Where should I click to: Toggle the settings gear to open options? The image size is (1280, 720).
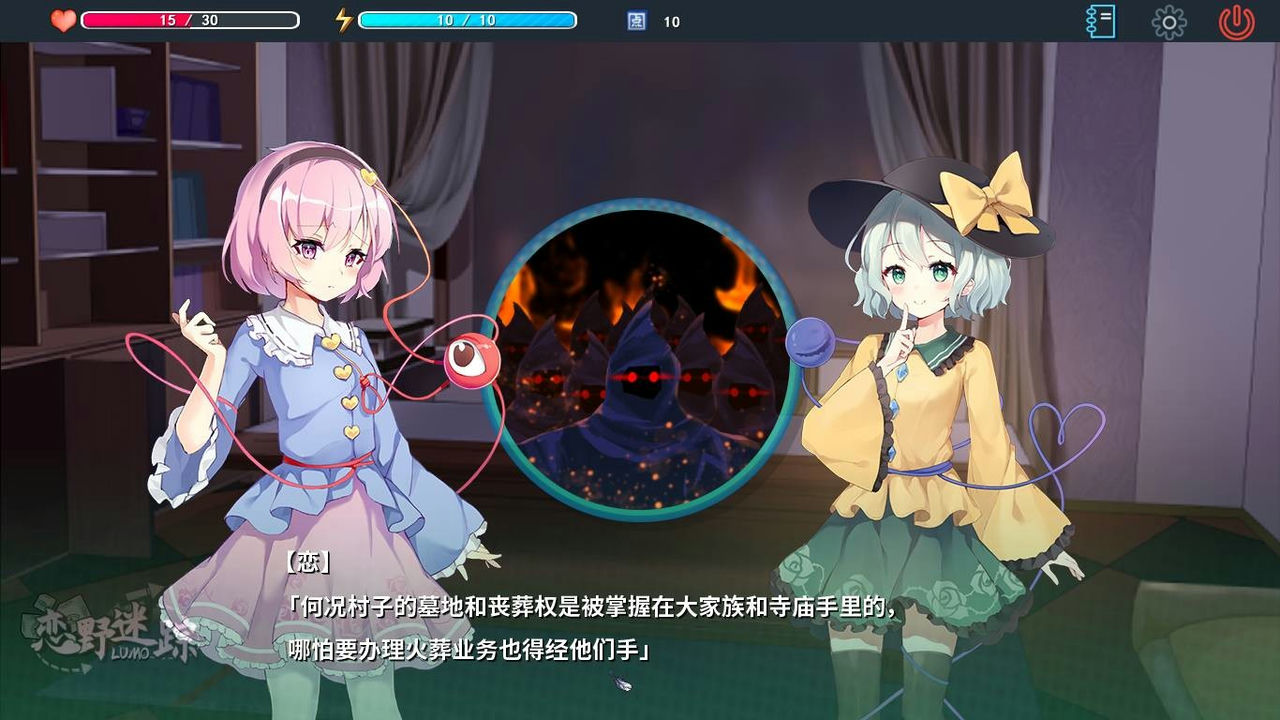pos(1168,20)
